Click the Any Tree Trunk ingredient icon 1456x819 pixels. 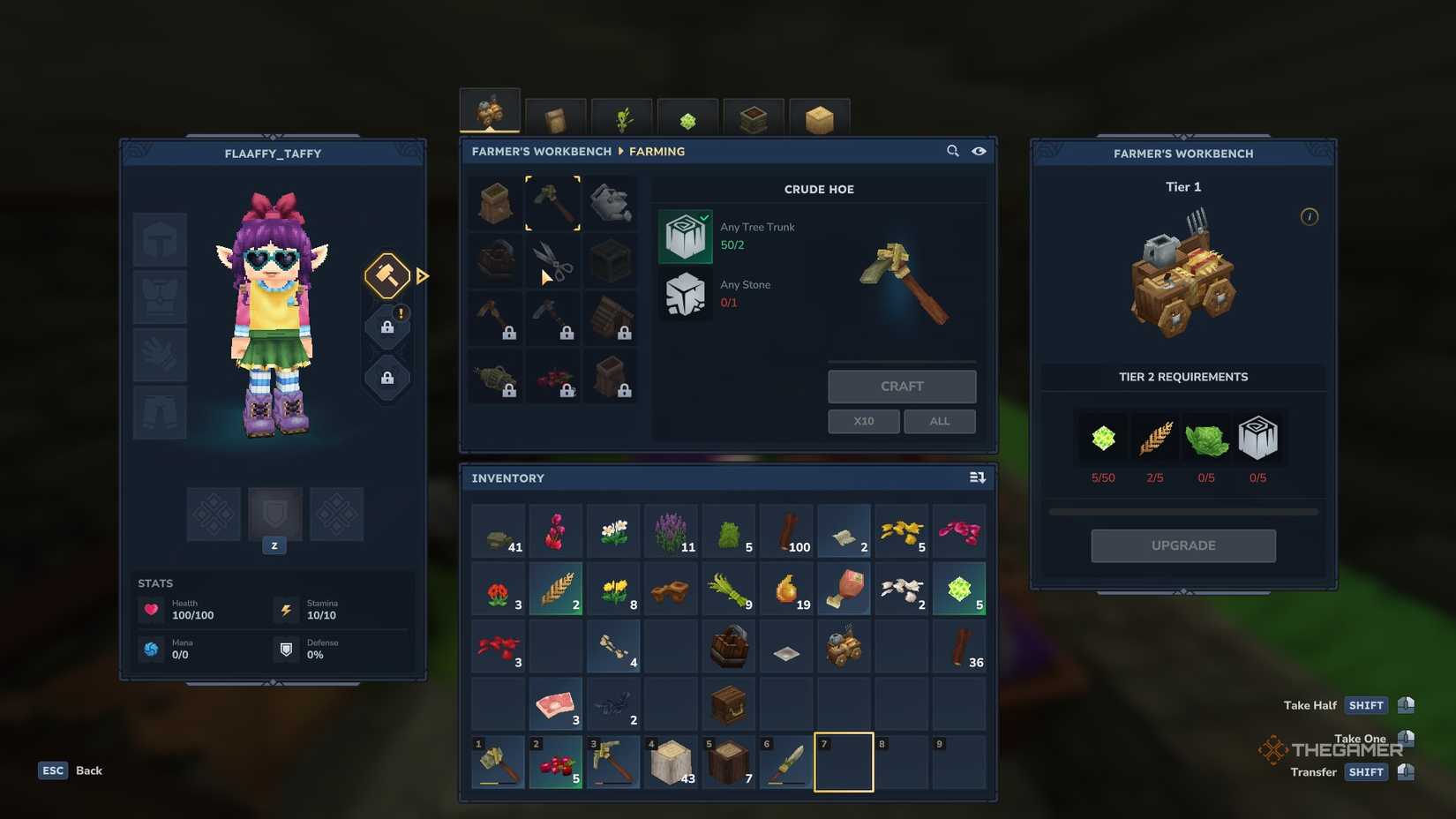pos(686,236)
